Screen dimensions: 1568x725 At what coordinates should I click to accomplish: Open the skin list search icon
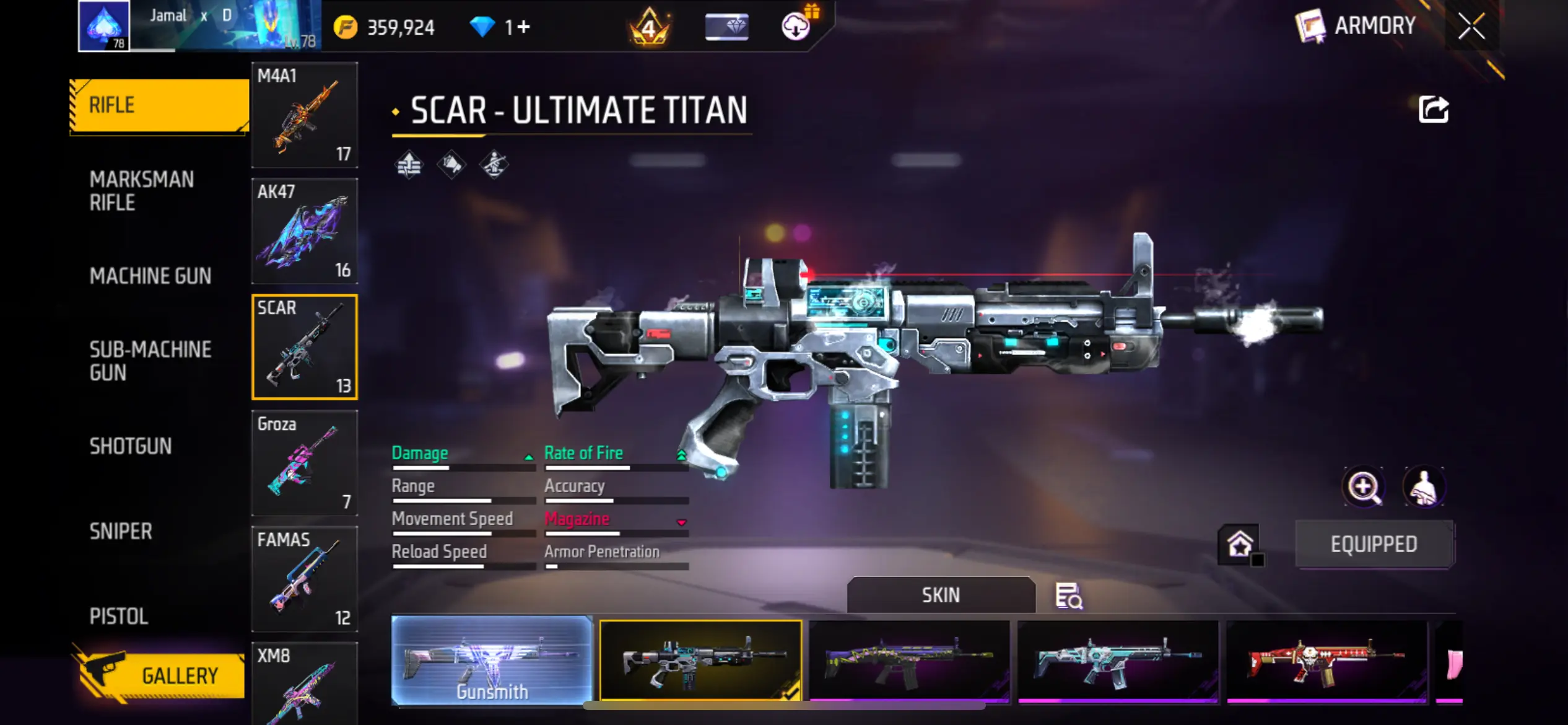coord(1068,596)
